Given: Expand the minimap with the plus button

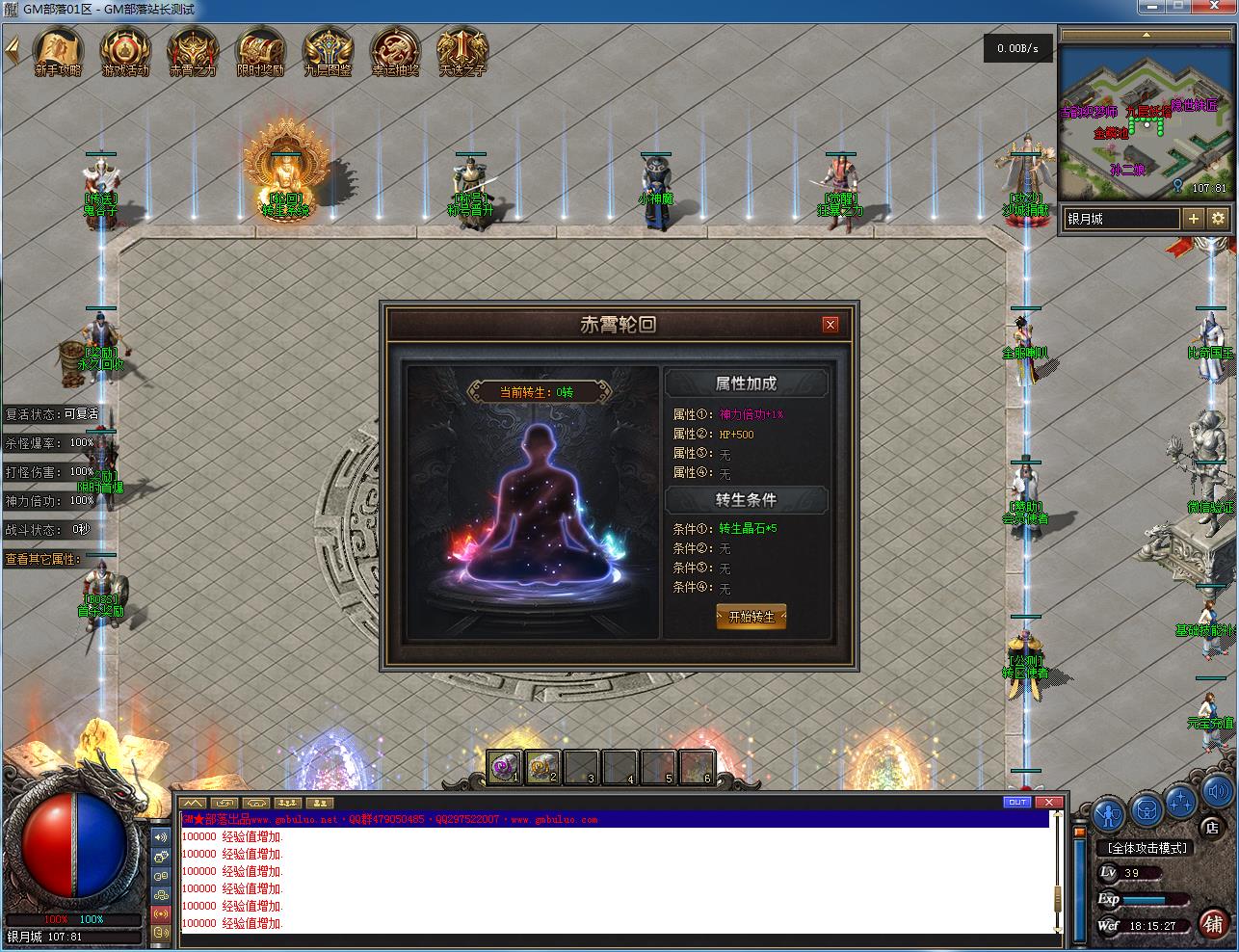Looking at the screenshot, I should click(1194, 219).
